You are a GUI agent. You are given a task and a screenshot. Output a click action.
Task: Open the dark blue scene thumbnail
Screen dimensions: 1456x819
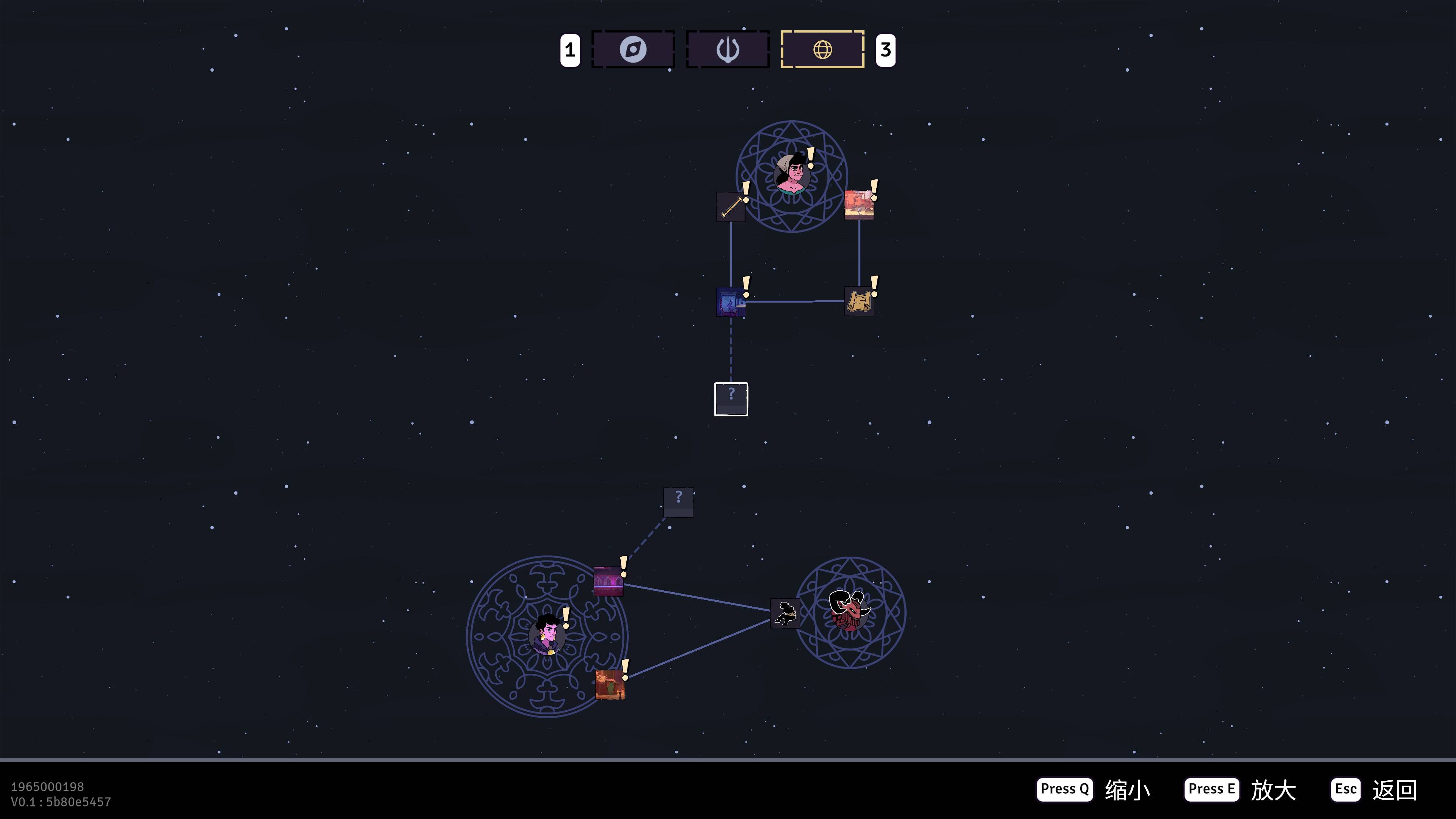point(731,302)
